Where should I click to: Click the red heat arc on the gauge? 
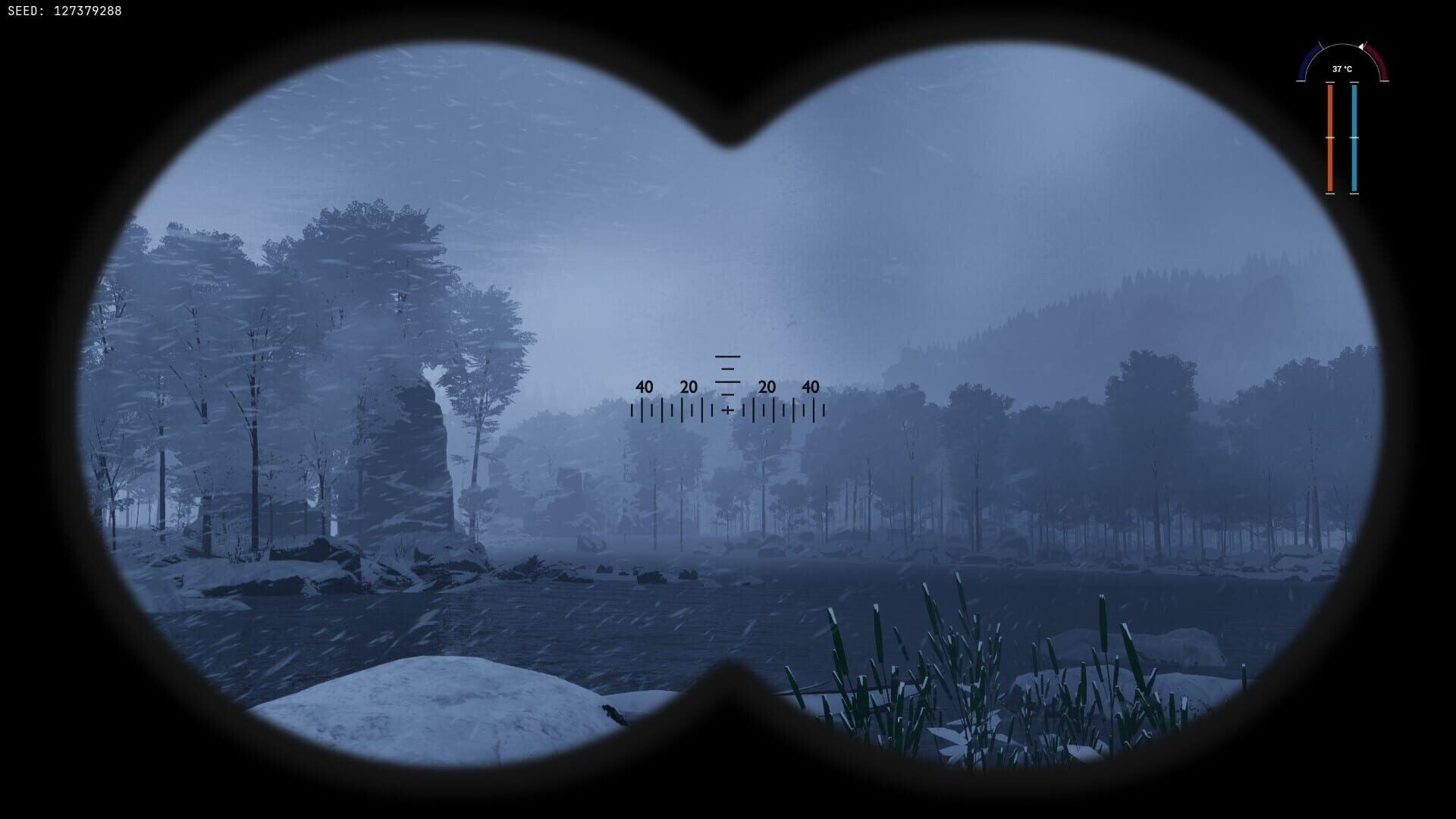pos(1376,59)
